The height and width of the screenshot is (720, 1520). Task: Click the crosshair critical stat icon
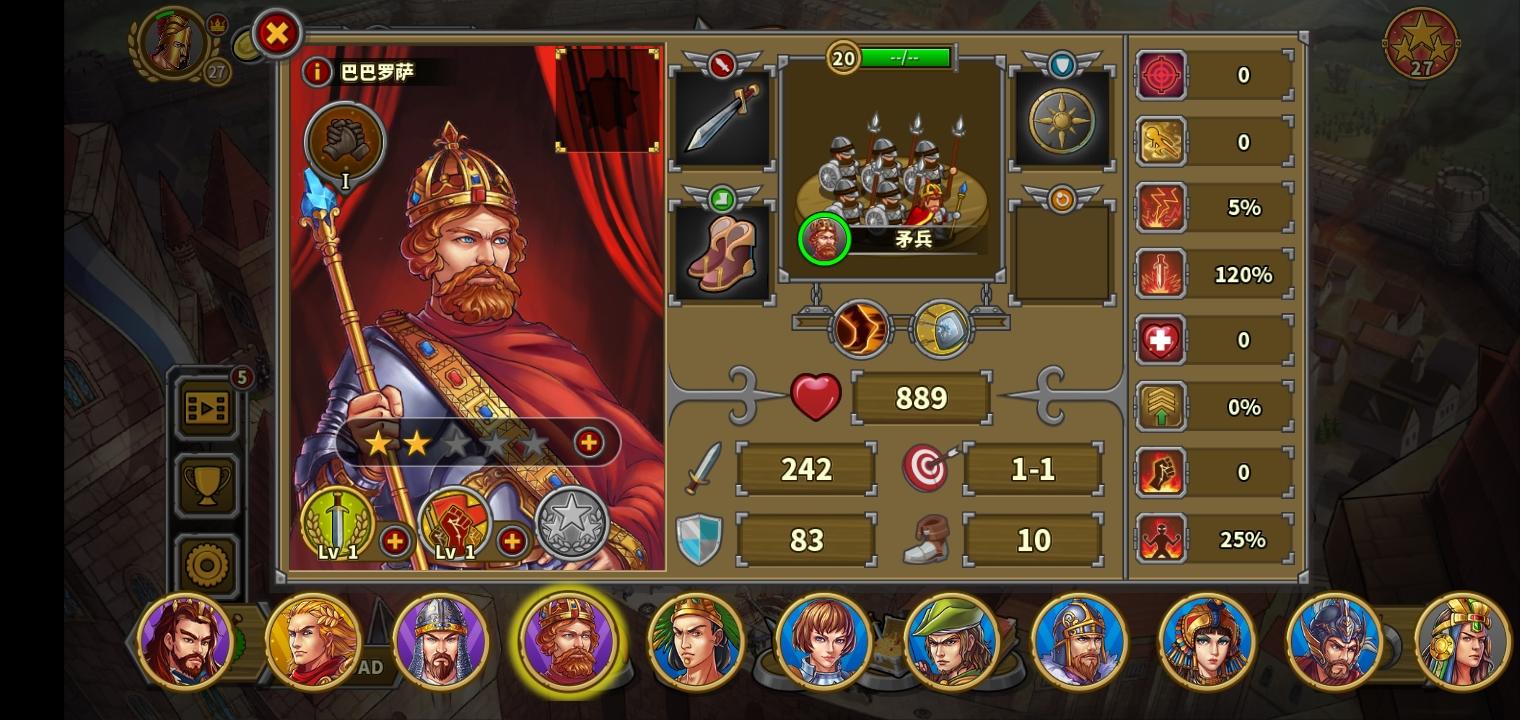[x=1161, y=75]
